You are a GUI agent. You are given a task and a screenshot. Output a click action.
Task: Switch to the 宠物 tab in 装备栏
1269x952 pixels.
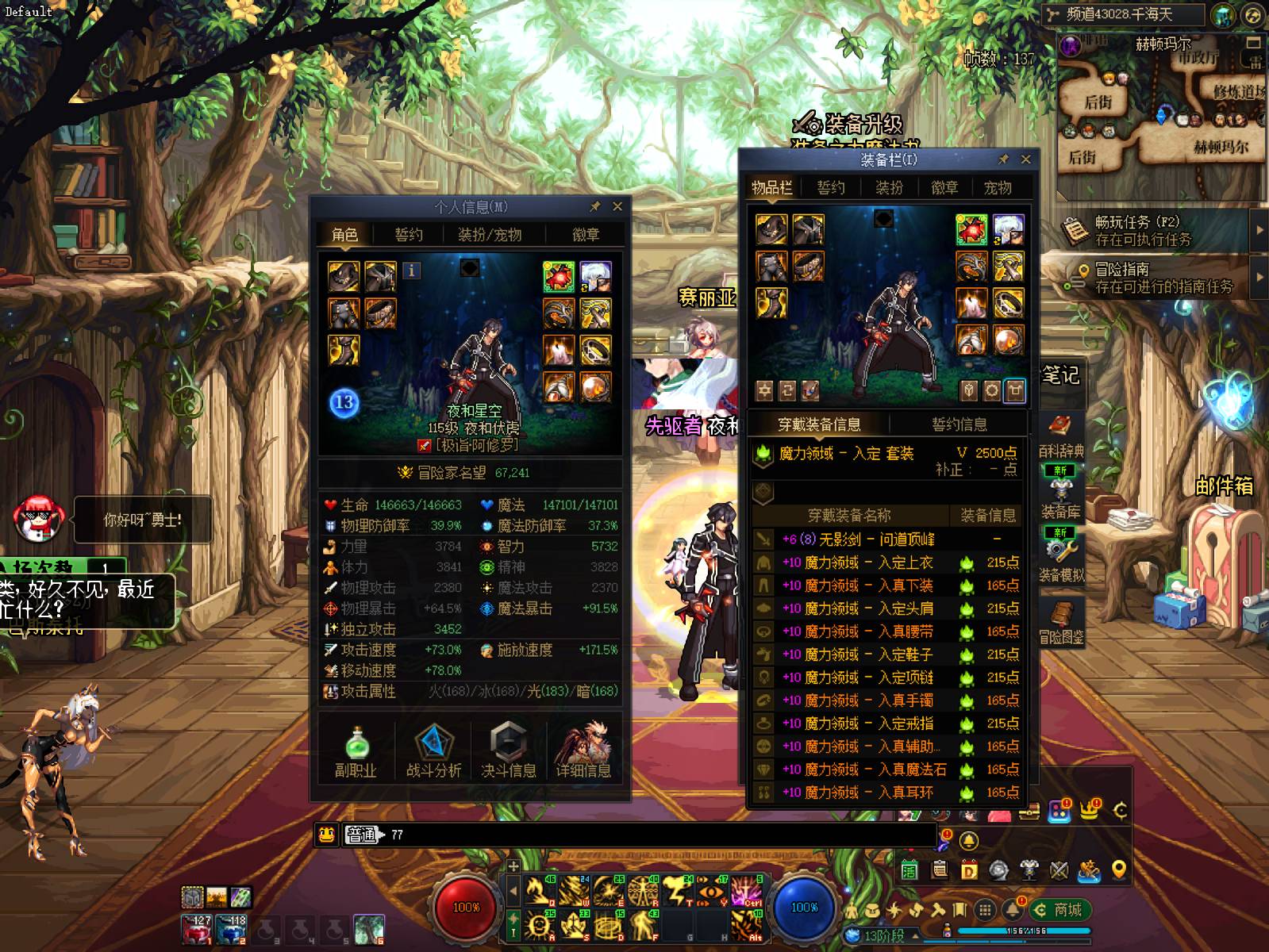pyautogui.click(x=998, y=188)
